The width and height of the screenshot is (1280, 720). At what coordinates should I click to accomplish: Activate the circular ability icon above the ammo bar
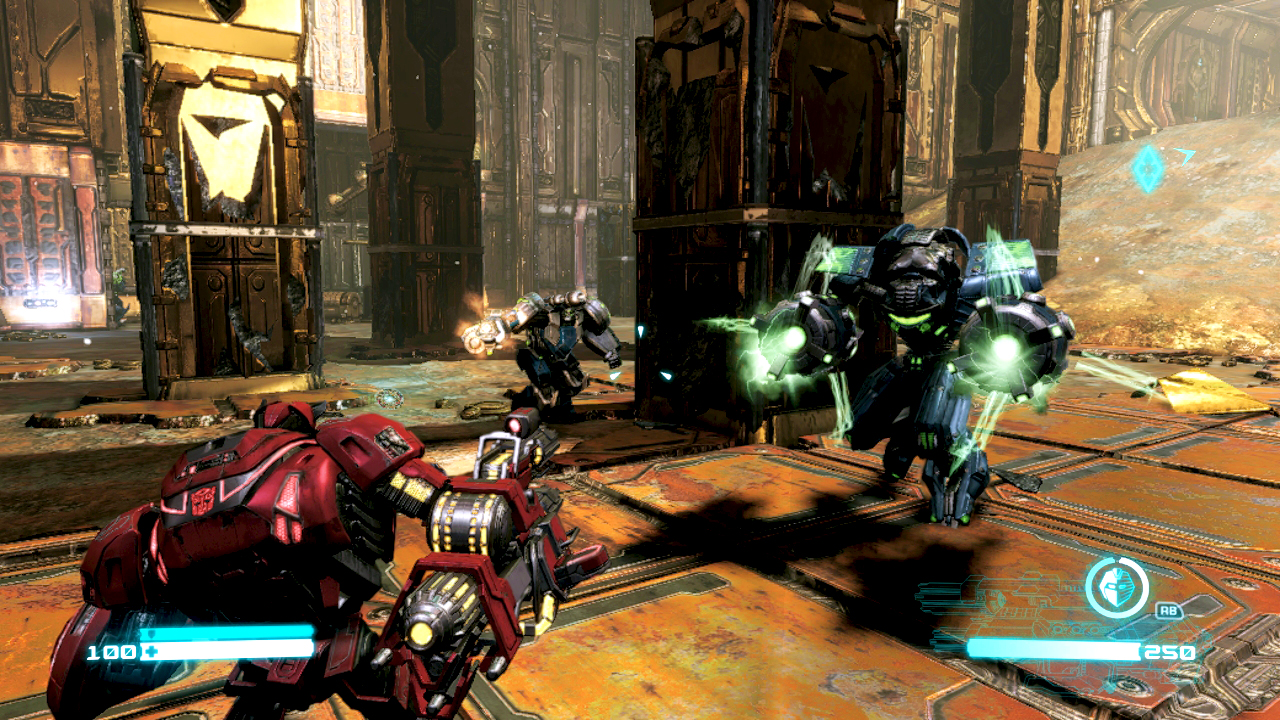pyautogui.click(x=1116, y=587)
